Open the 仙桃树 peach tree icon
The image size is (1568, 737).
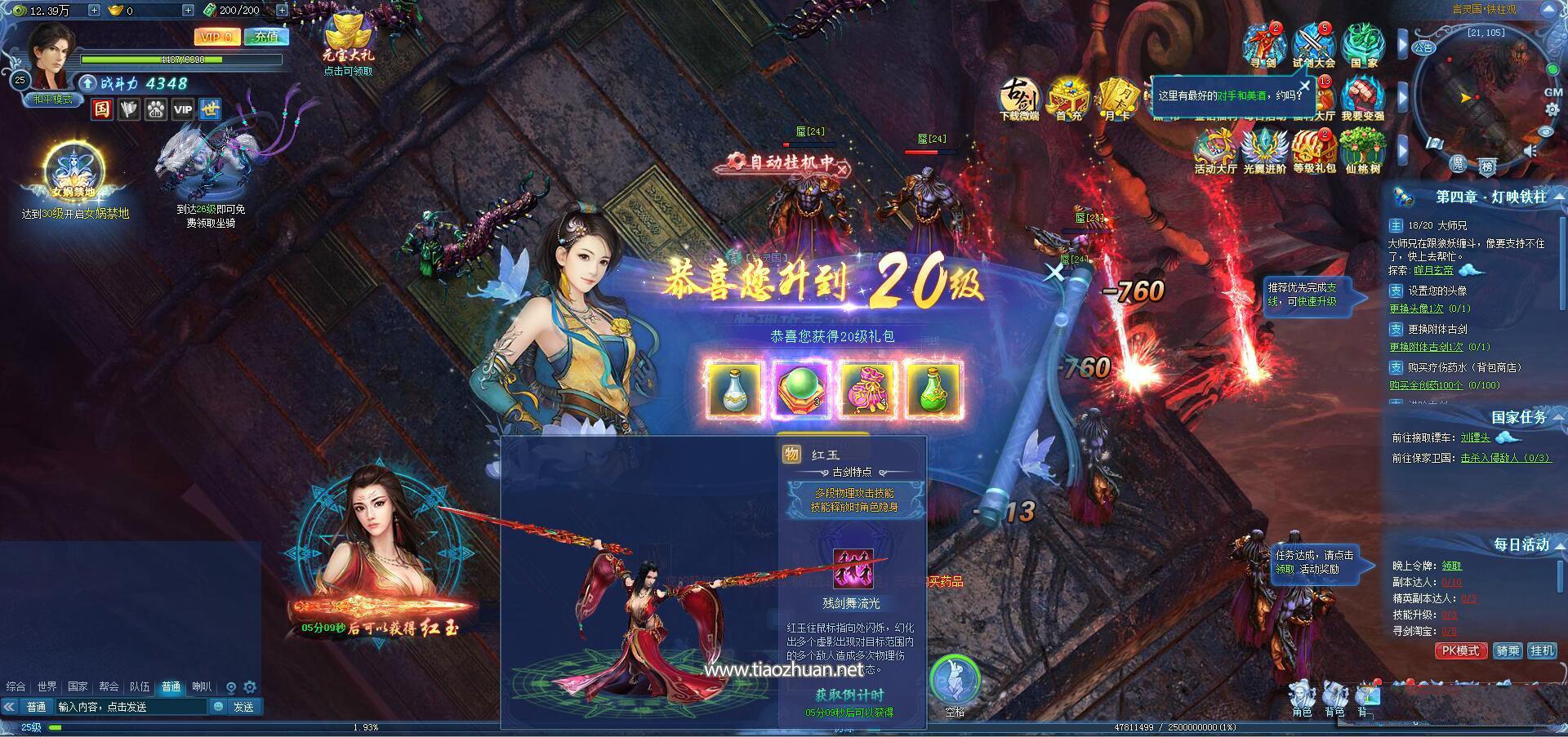[1362, 151]
